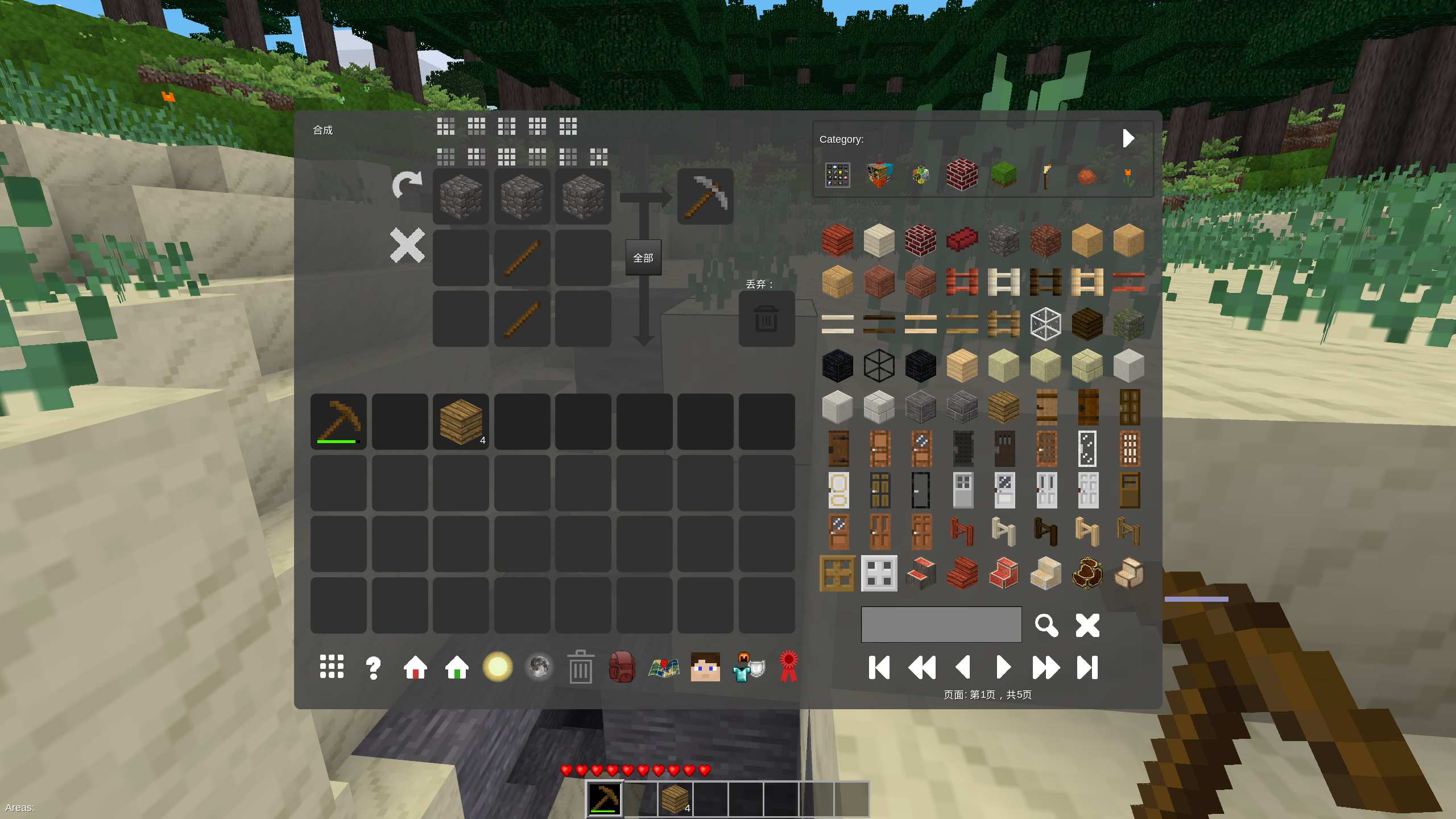The image size is (1456, 819).
Task: Jump to the last page of items
Action: (1089, 668)
